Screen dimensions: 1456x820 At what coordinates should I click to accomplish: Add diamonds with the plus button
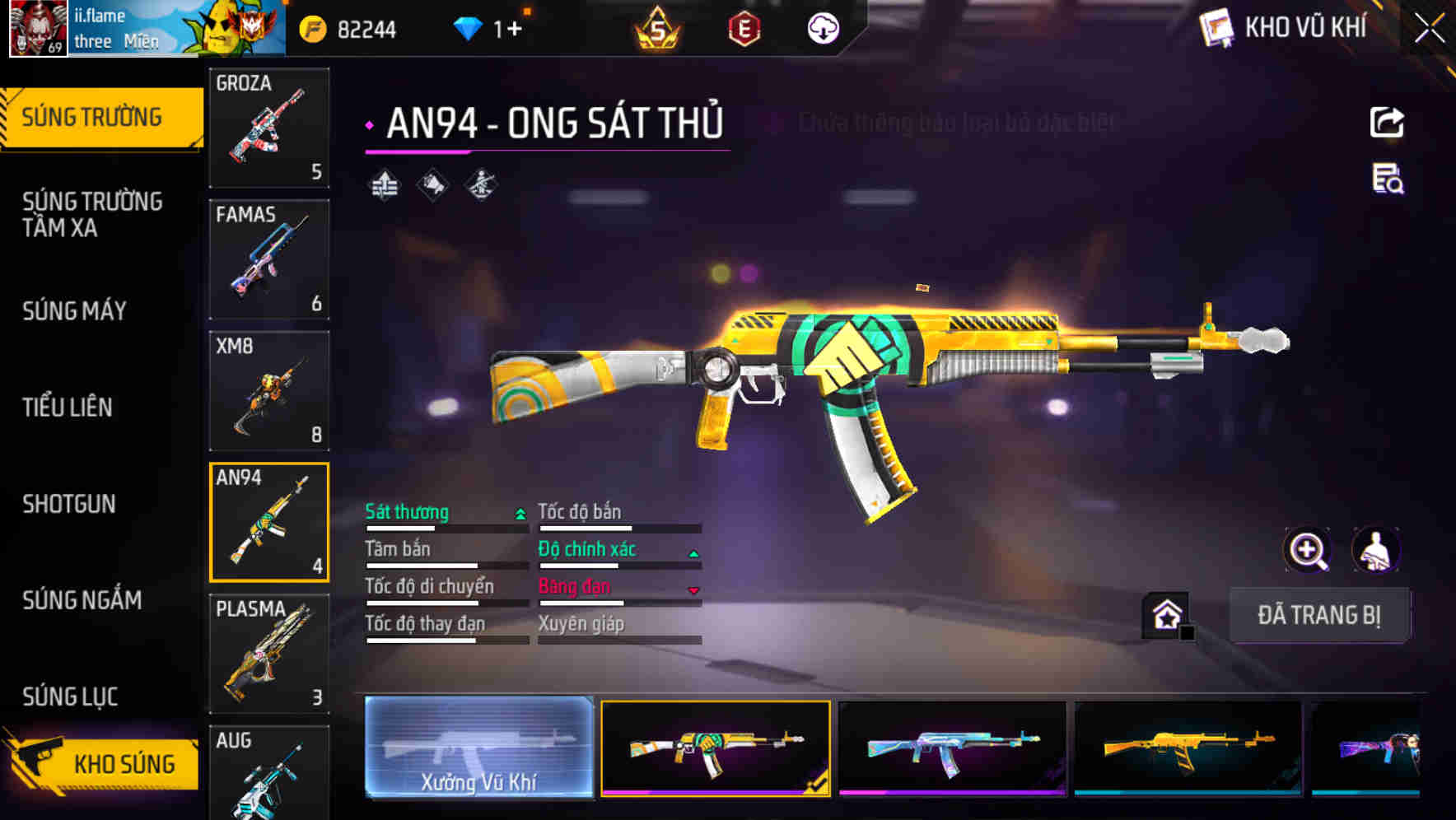(x=516, y=30)
